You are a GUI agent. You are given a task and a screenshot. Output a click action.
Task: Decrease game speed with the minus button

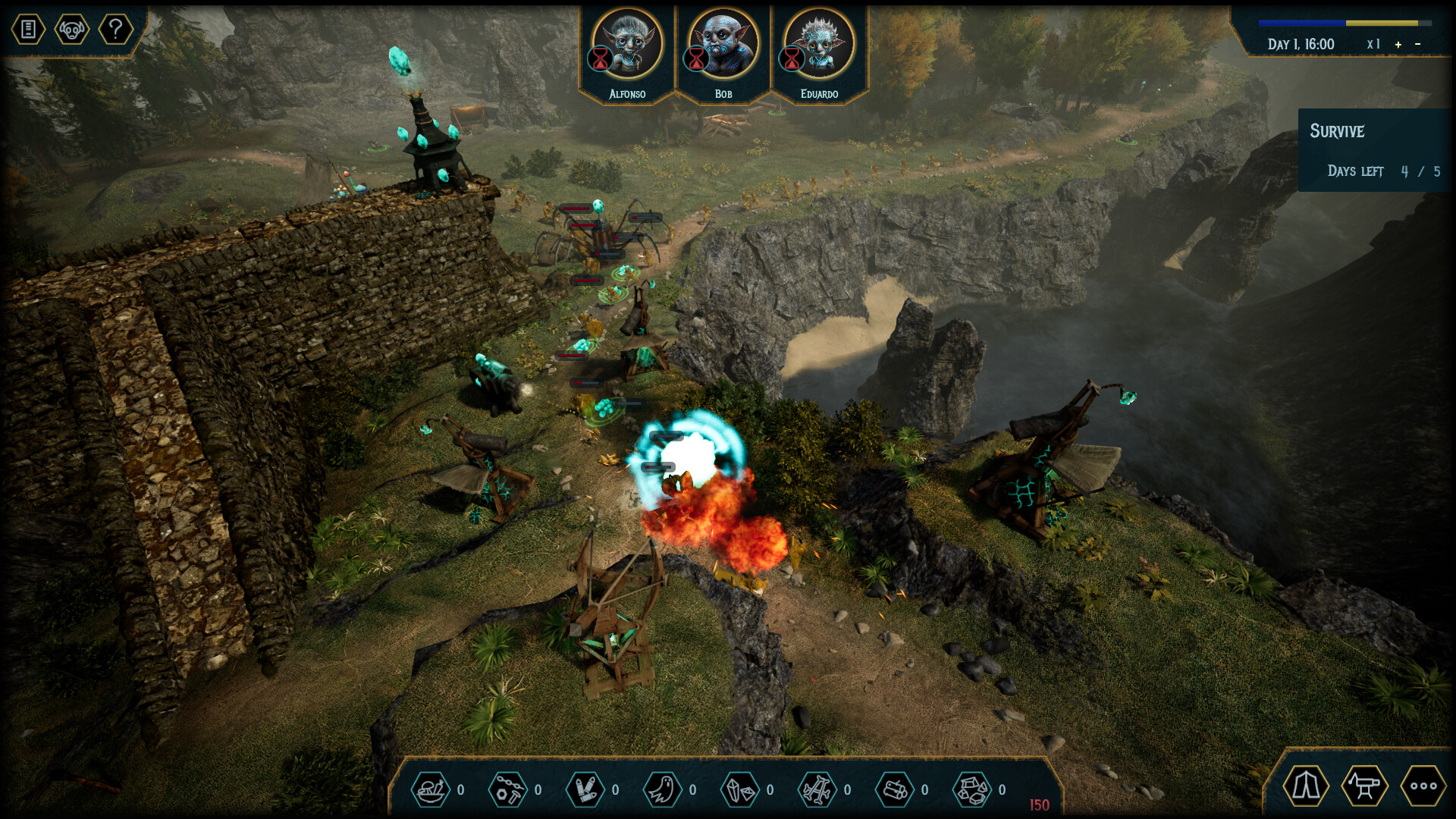pyautogui.click(x=1419, y=44)
